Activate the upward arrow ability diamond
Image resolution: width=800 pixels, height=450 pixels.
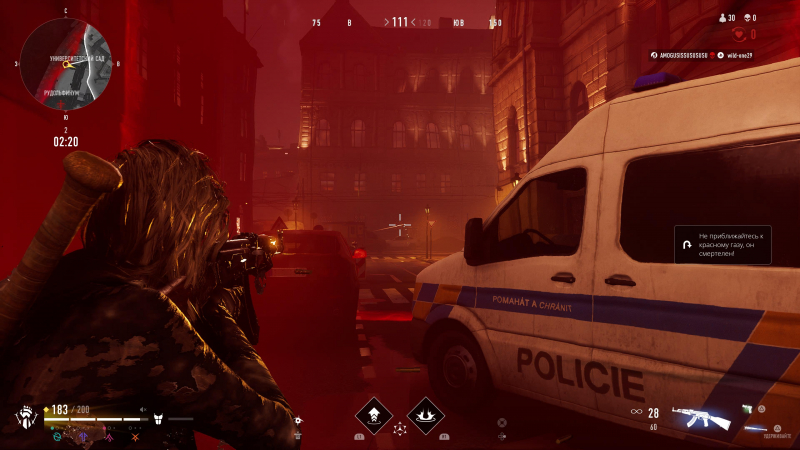[375, 415]
